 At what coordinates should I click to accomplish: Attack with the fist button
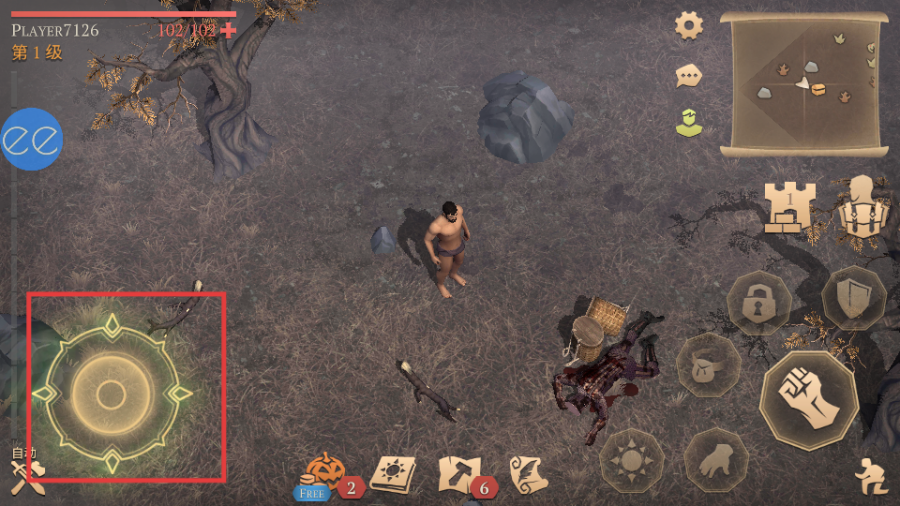[x=809, y=400]
